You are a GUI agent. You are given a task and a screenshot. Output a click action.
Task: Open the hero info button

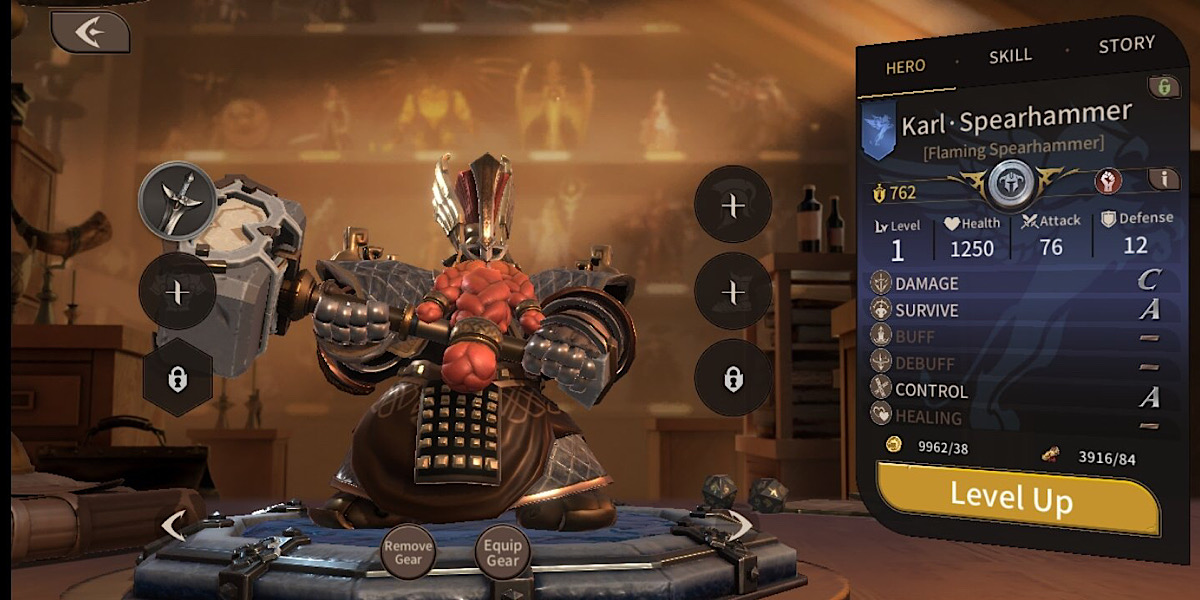[1163, 179]
